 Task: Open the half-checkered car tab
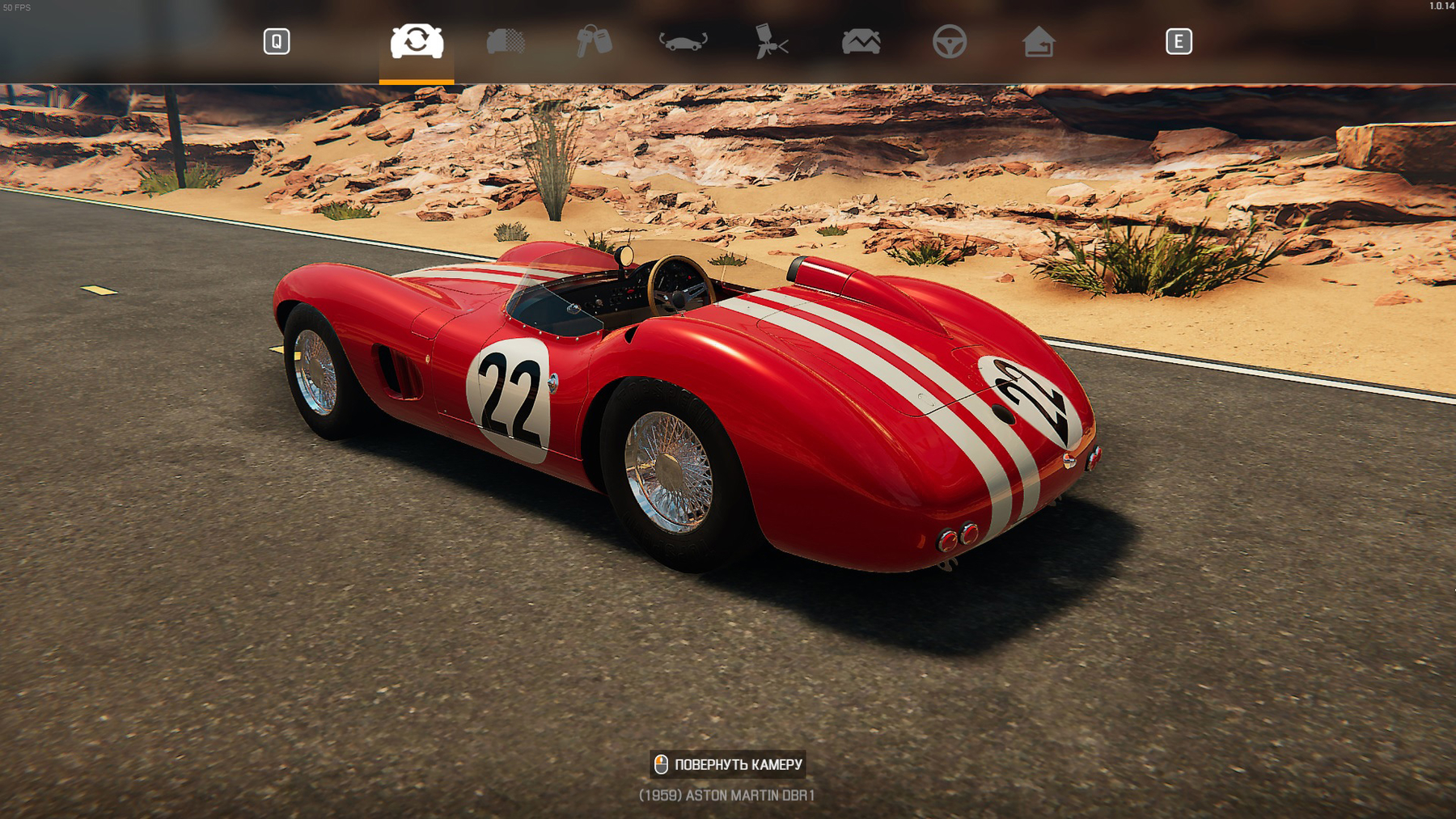tap(506, 41)
